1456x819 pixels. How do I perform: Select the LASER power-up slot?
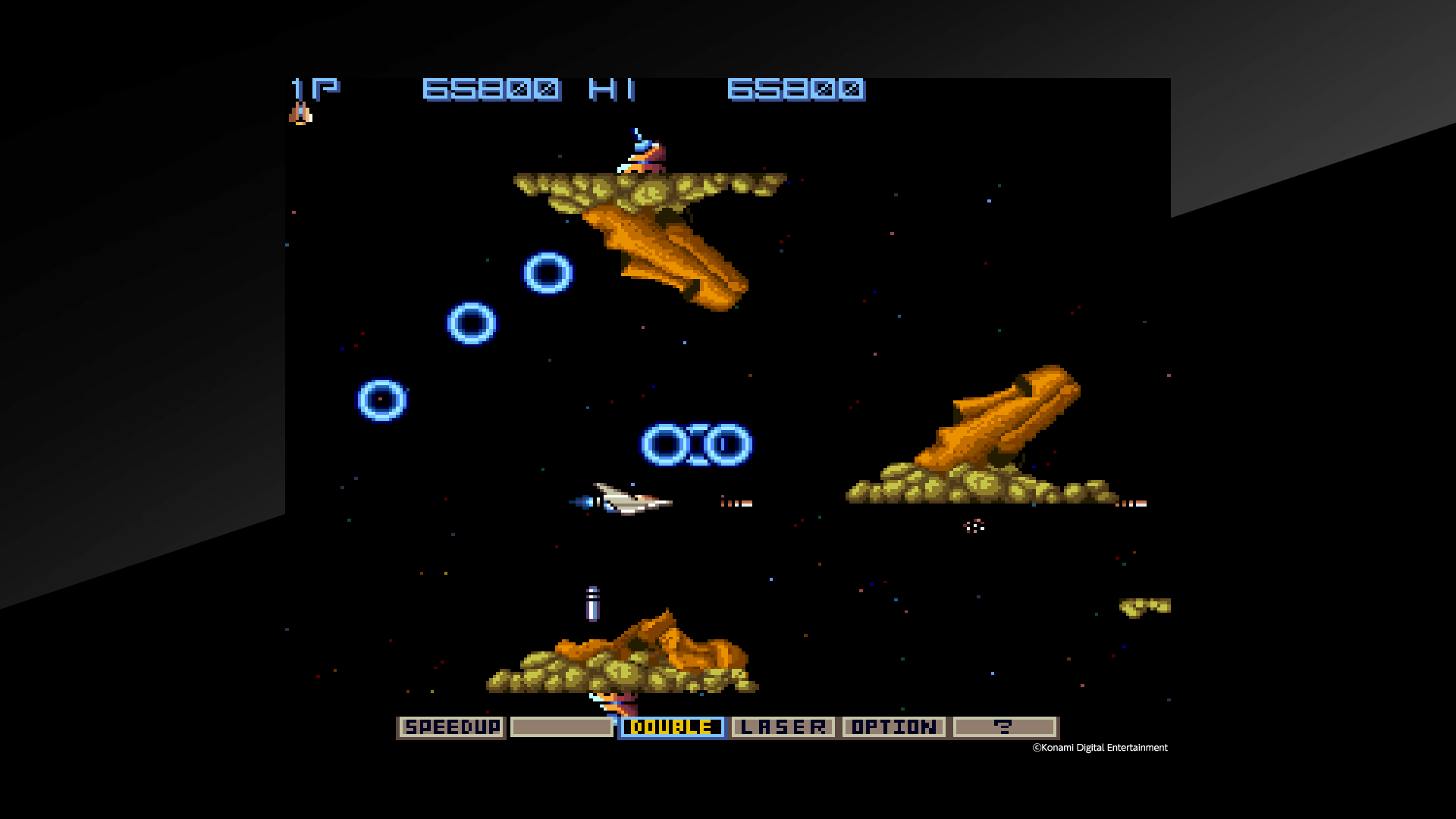783,726
